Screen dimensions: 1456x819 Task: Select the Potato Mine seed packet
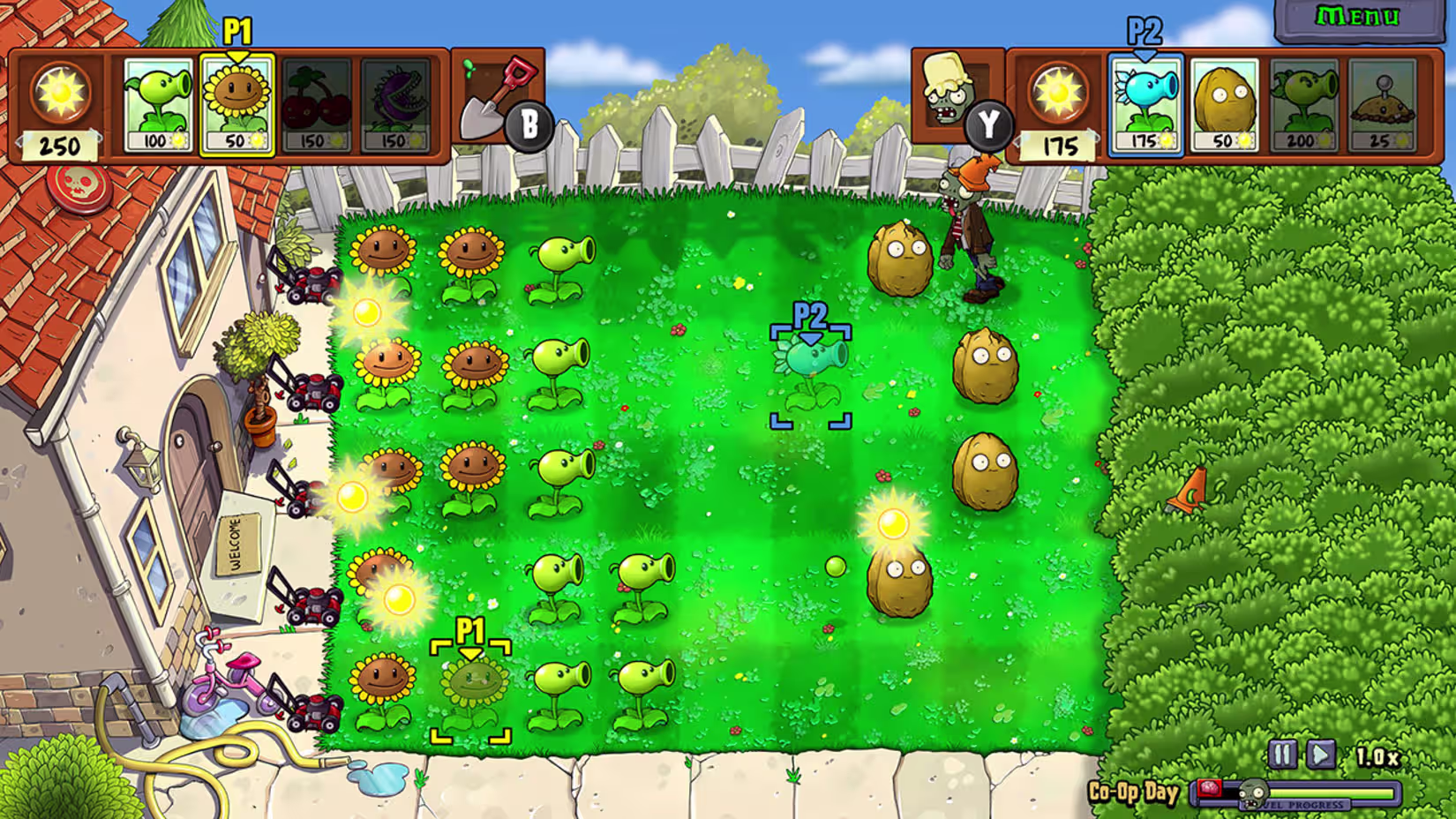tap(1381, 101)
